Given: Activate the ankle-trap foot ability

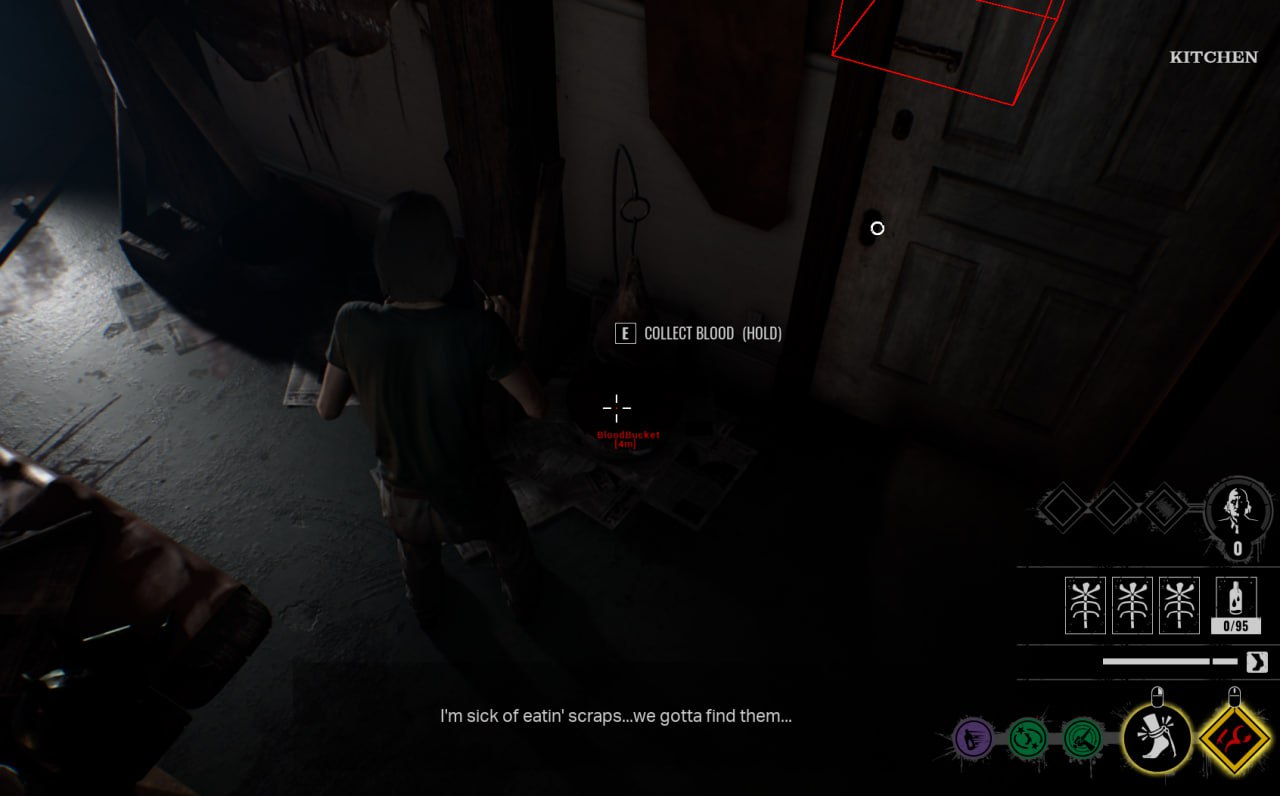Looking at the screenshot, I should click(1157, 738).
